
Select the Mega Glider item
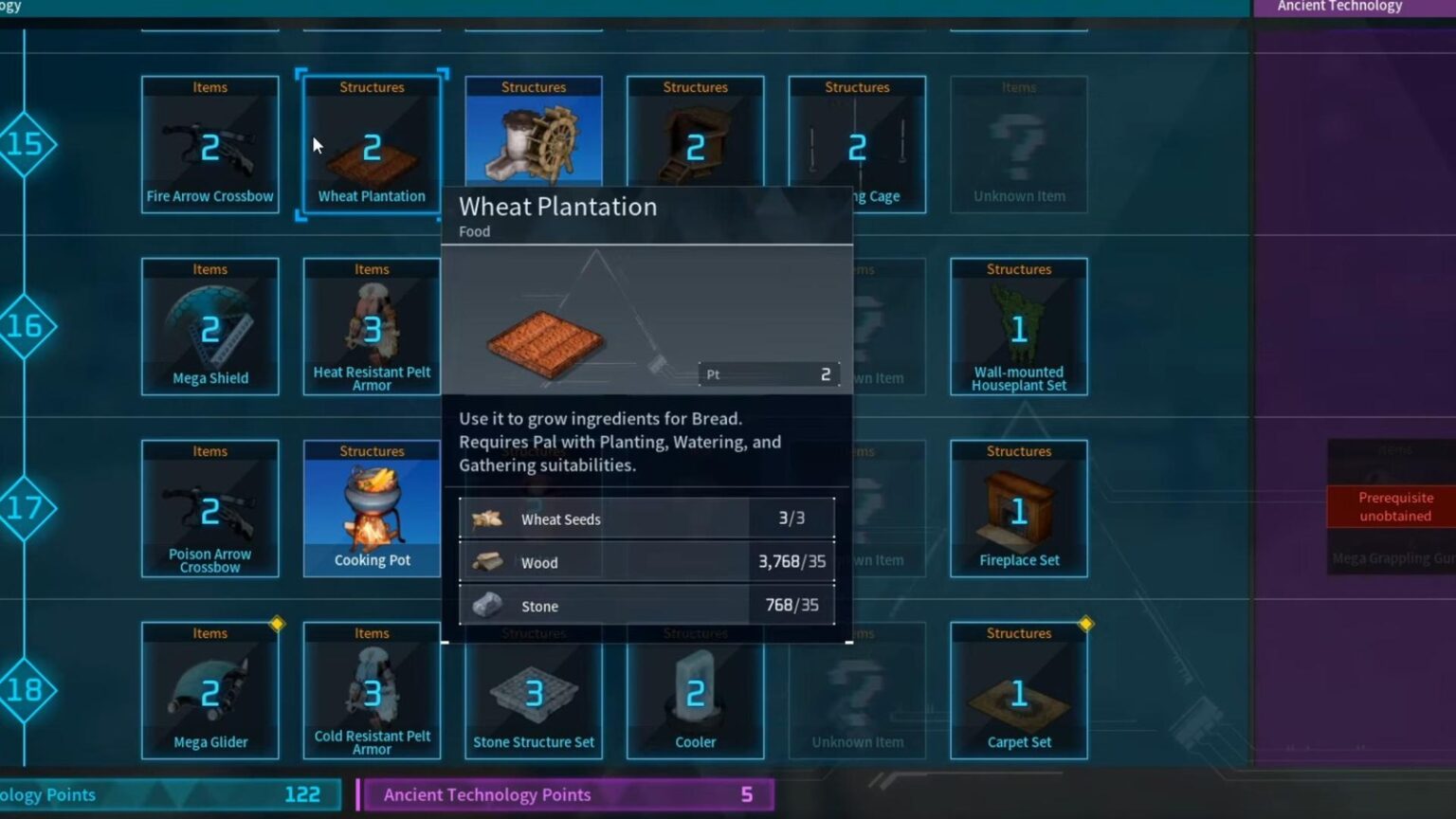209,692
